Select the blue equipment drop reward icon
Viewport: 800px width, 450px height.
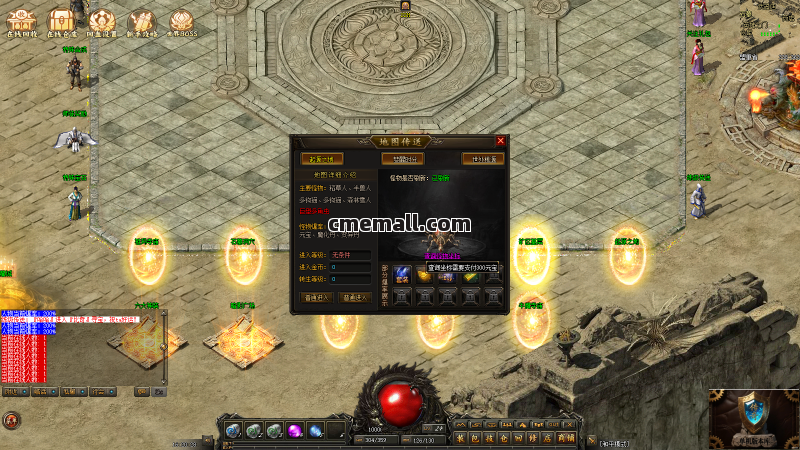click(x=401, y=273)
